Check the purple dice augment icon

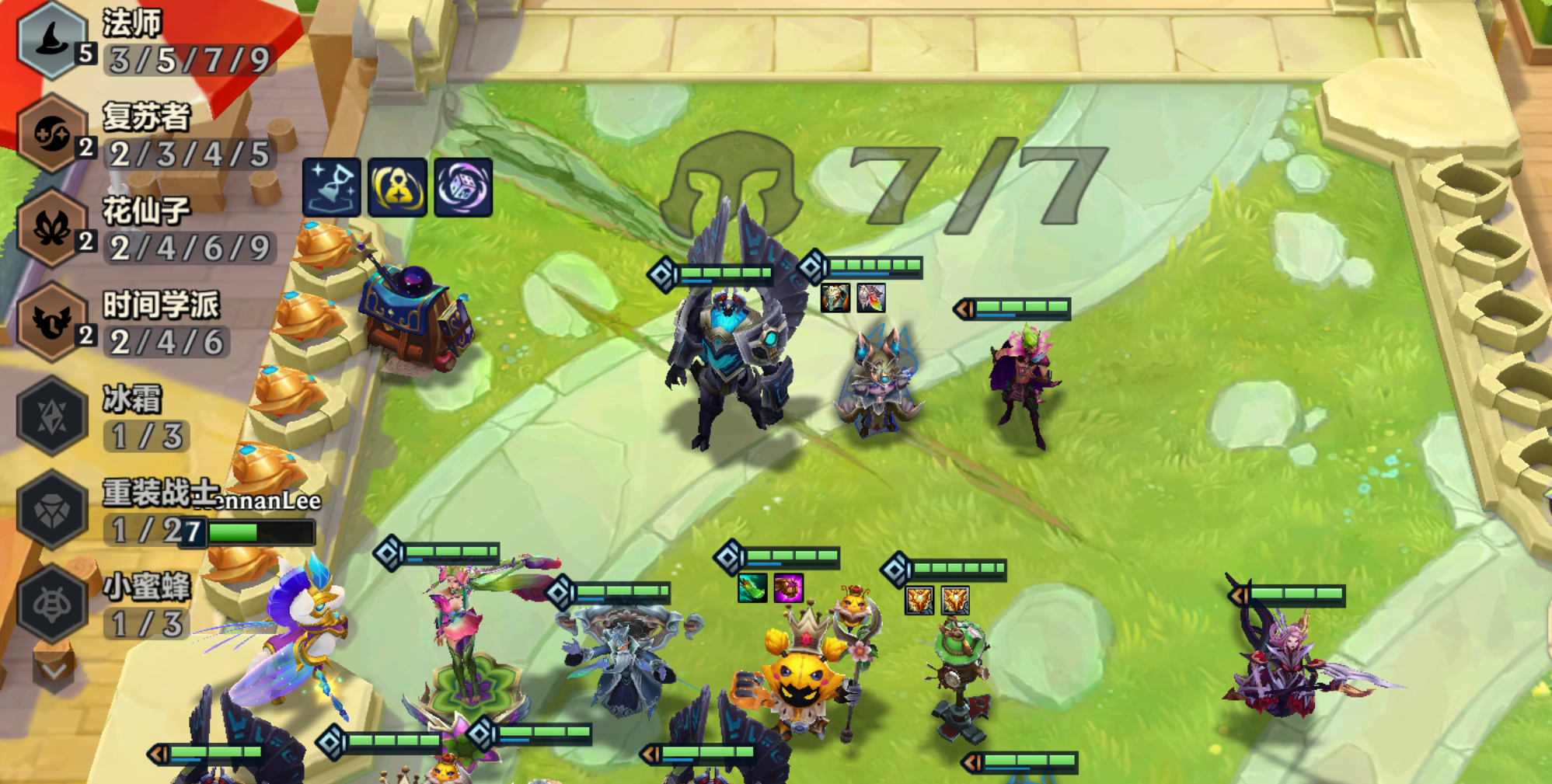click(463, 187)
